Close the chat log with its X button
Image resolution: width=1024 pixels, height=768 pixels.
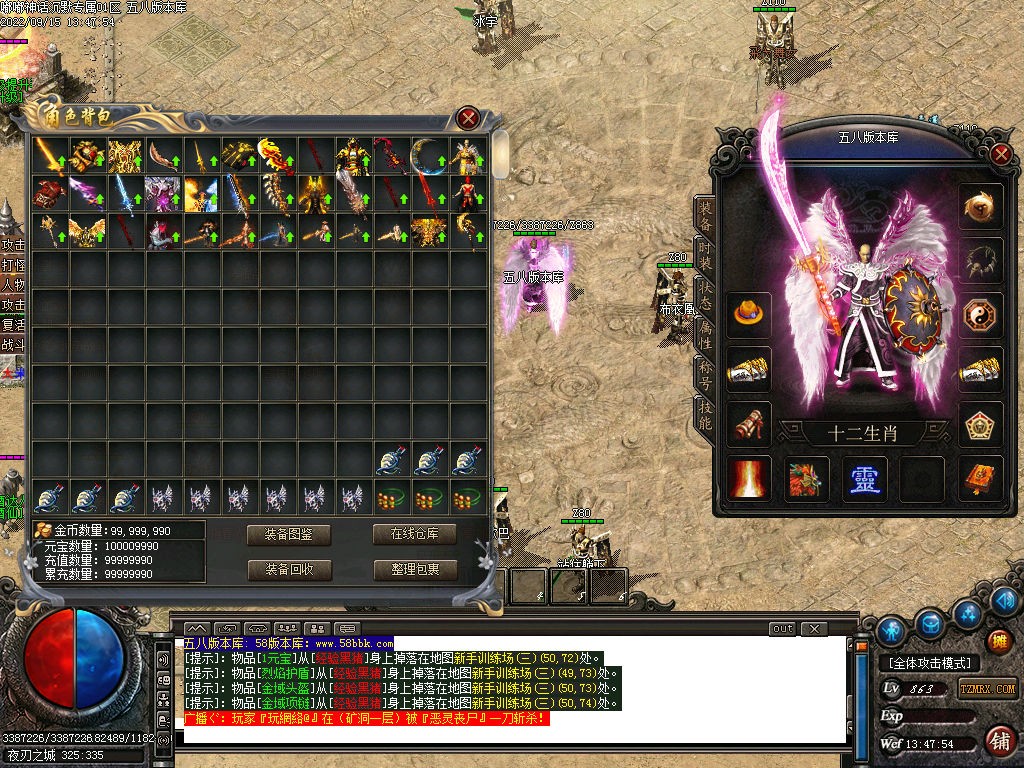click(815, 629)
